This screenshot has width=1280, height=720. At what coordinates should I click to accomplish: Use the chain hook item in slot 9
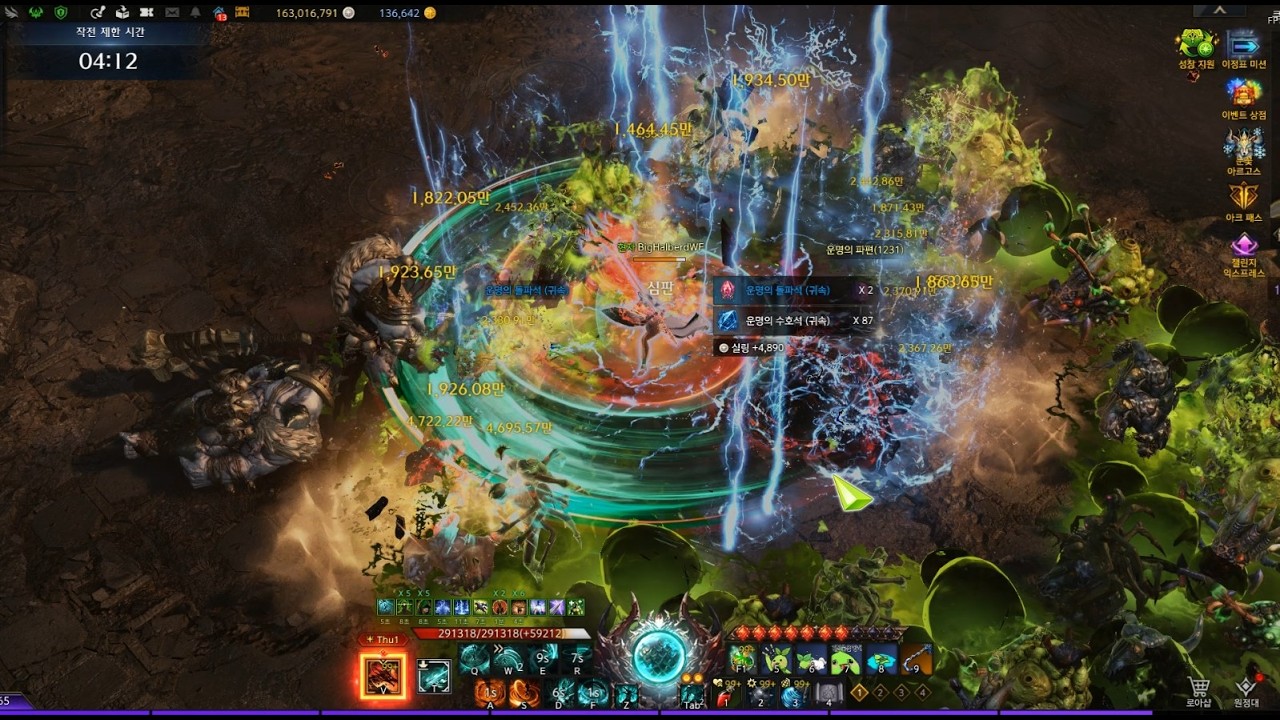(x=916, y=659)
